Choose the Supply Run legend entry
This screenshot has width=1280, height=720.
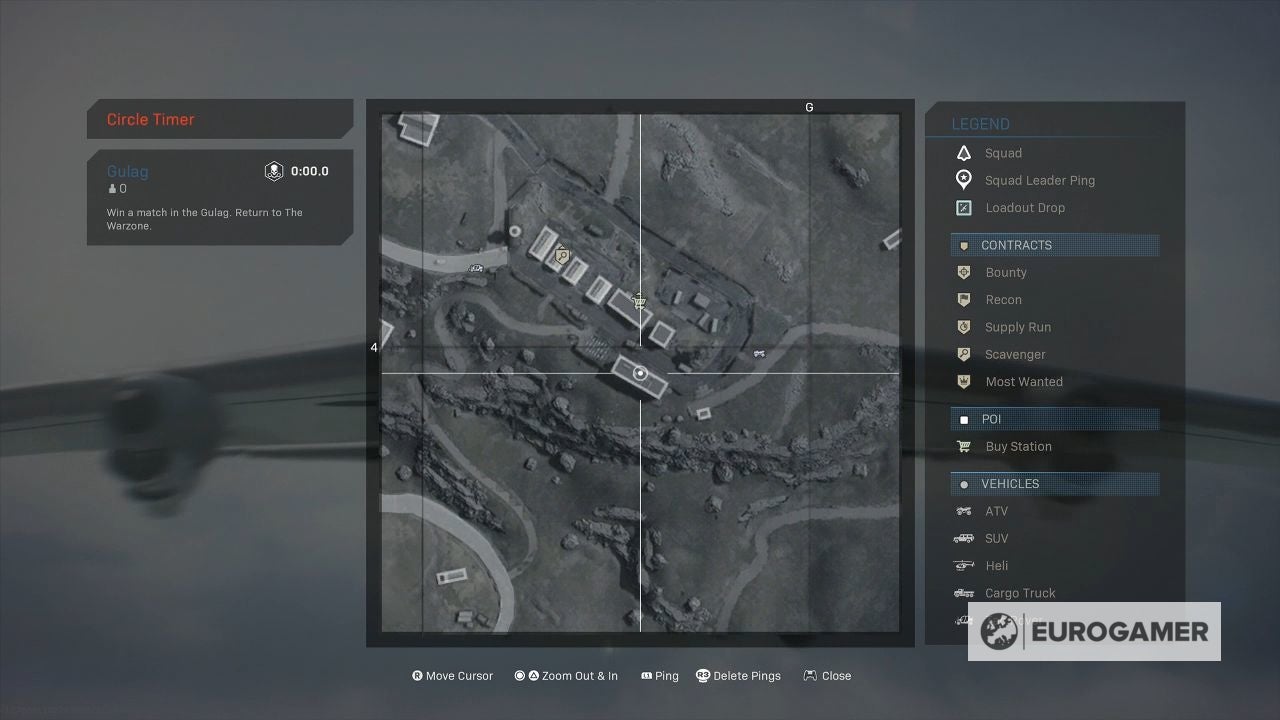click(x=1017, y=327)
